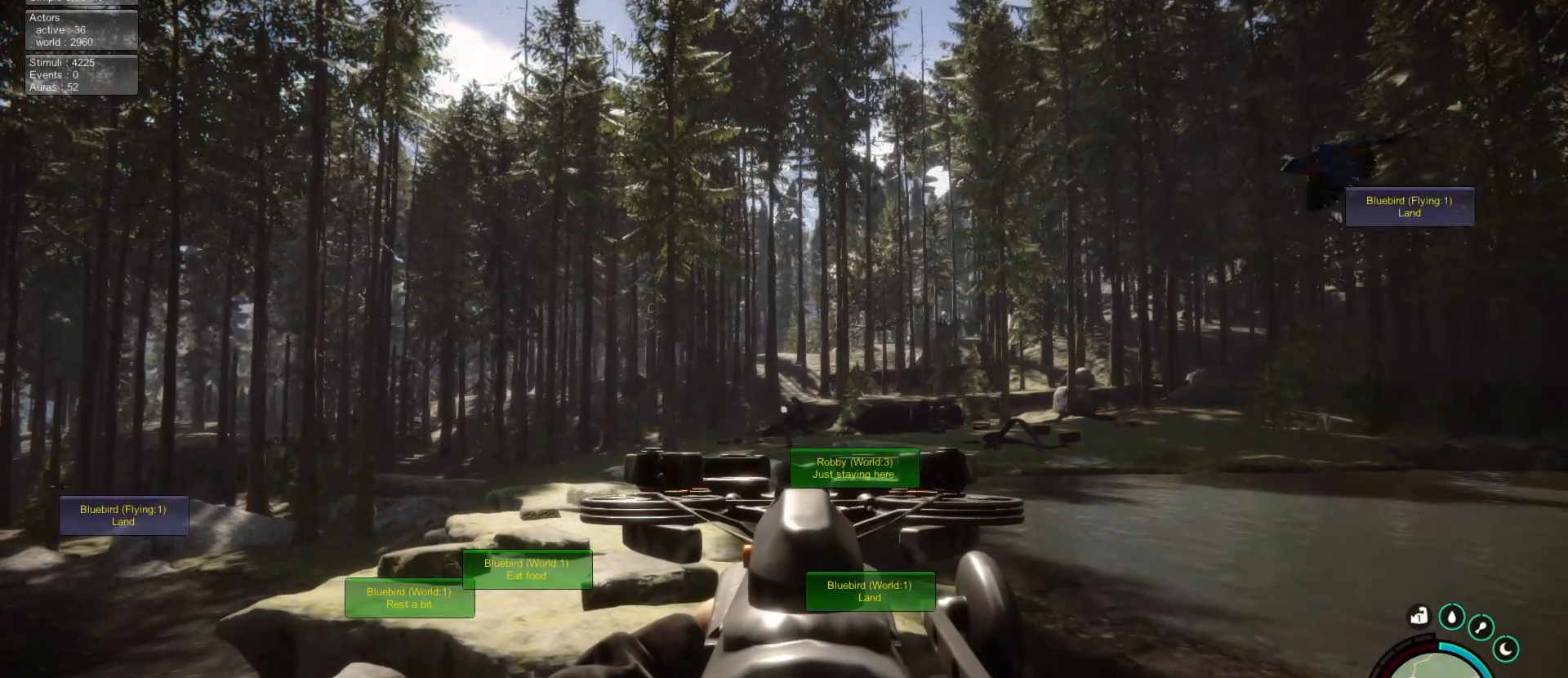The height and width of the screenshot is (678, 1568).
Task: Expand the Actors debug panel
Action: pos(45,17)
